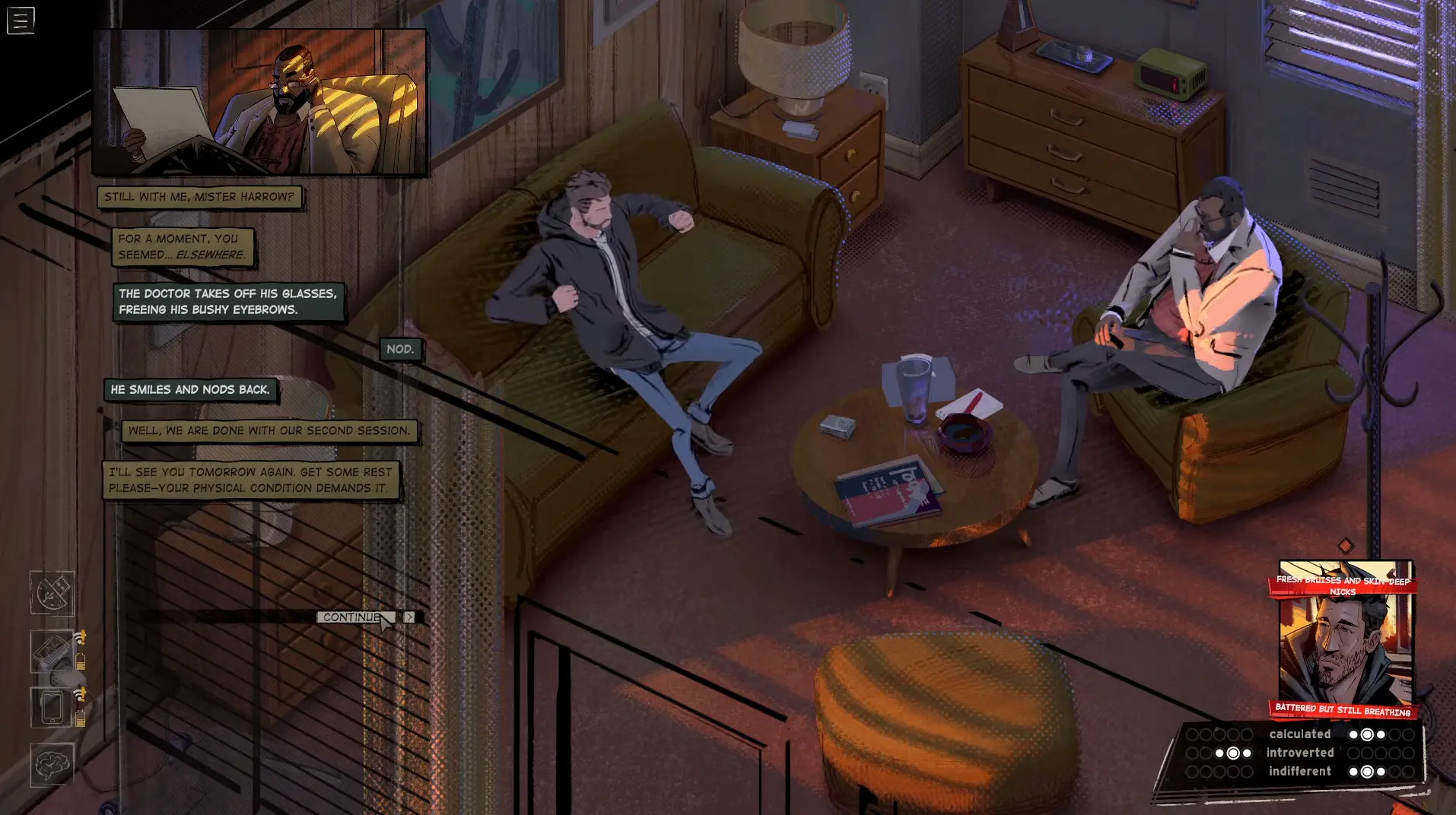Open the hamburger menu
The width and height of the screenshot is (1456, 815).
point(21,21)
